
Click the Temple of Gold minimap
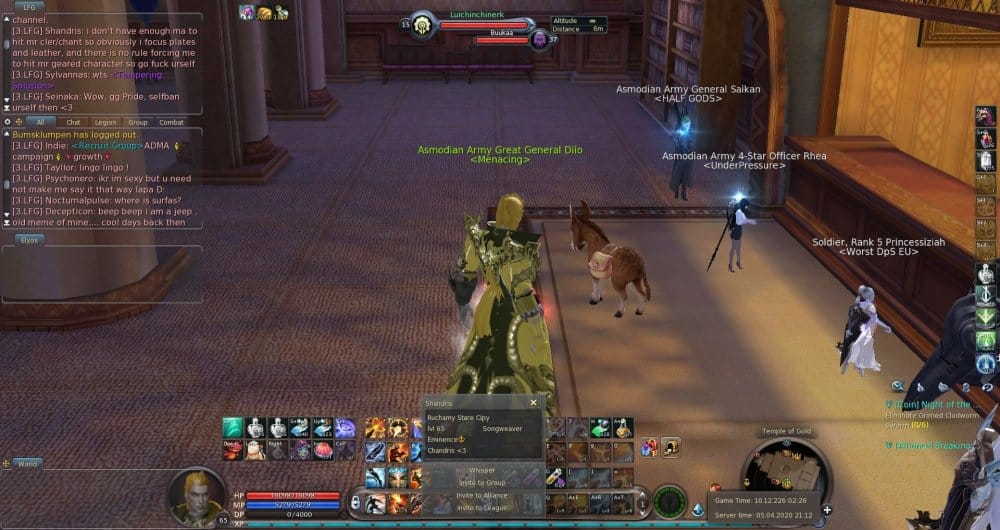783,474
